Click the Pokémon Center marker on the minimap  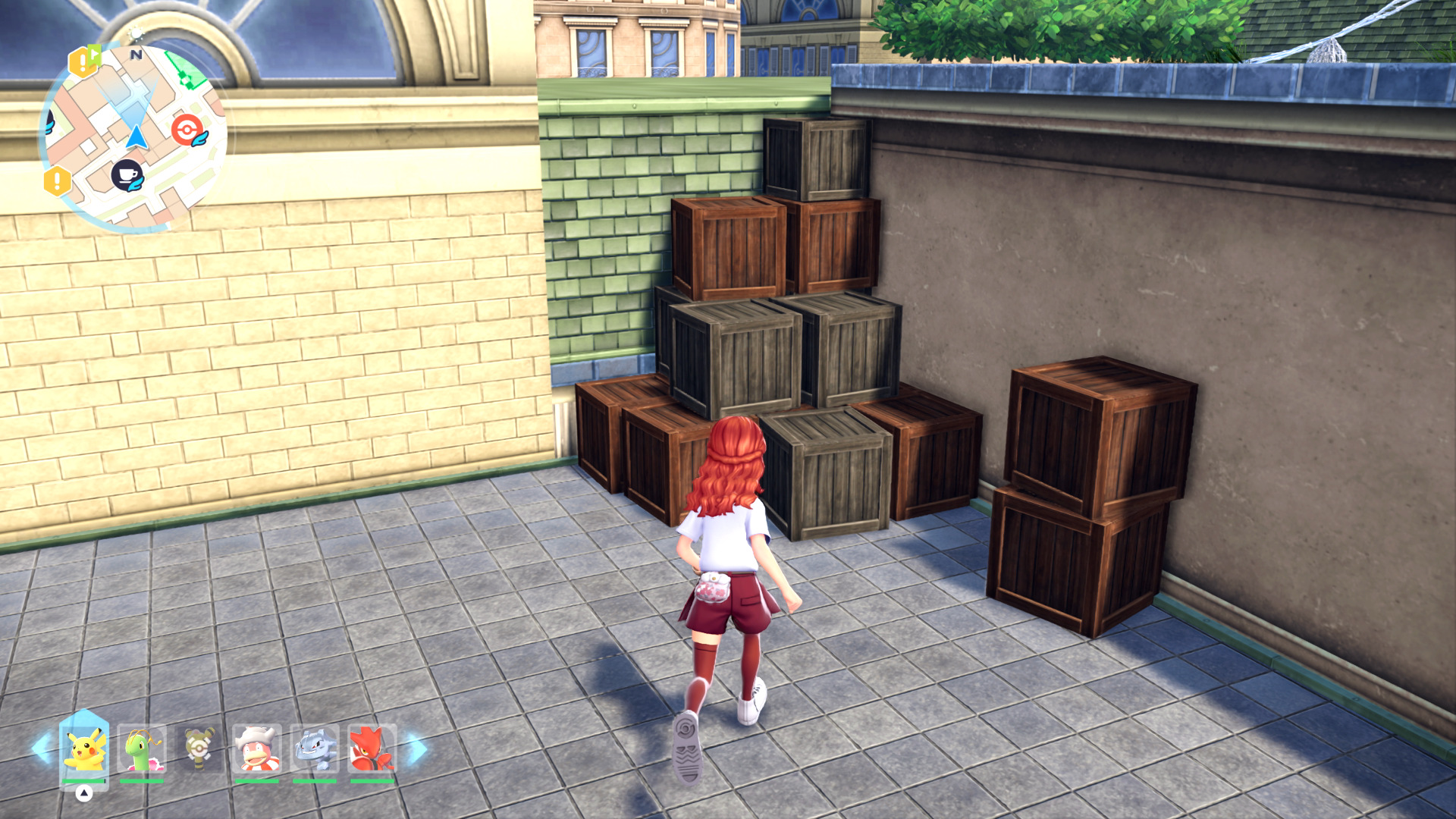click(188, 130)
